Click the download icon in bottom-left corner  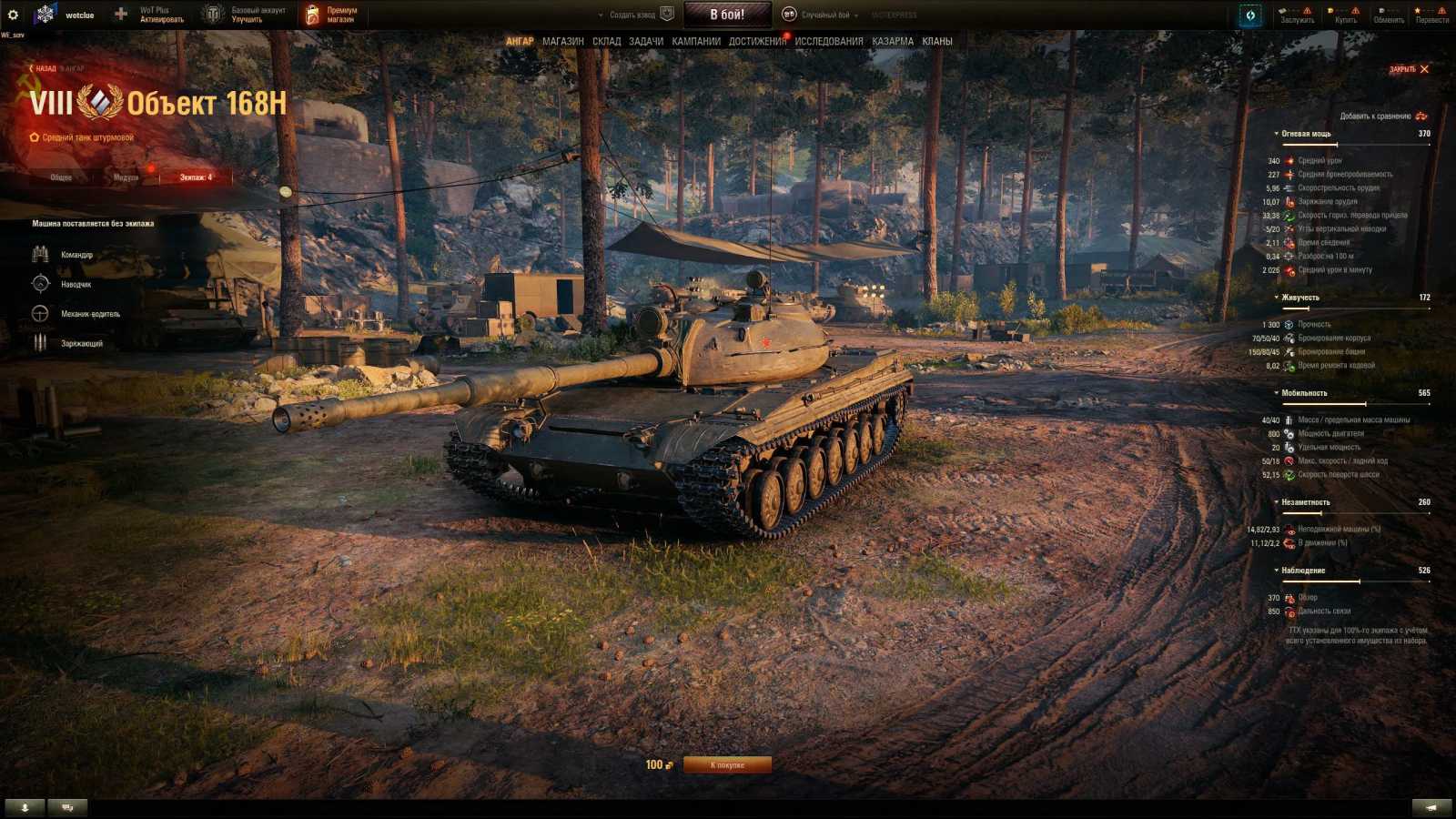click(25, 806)
